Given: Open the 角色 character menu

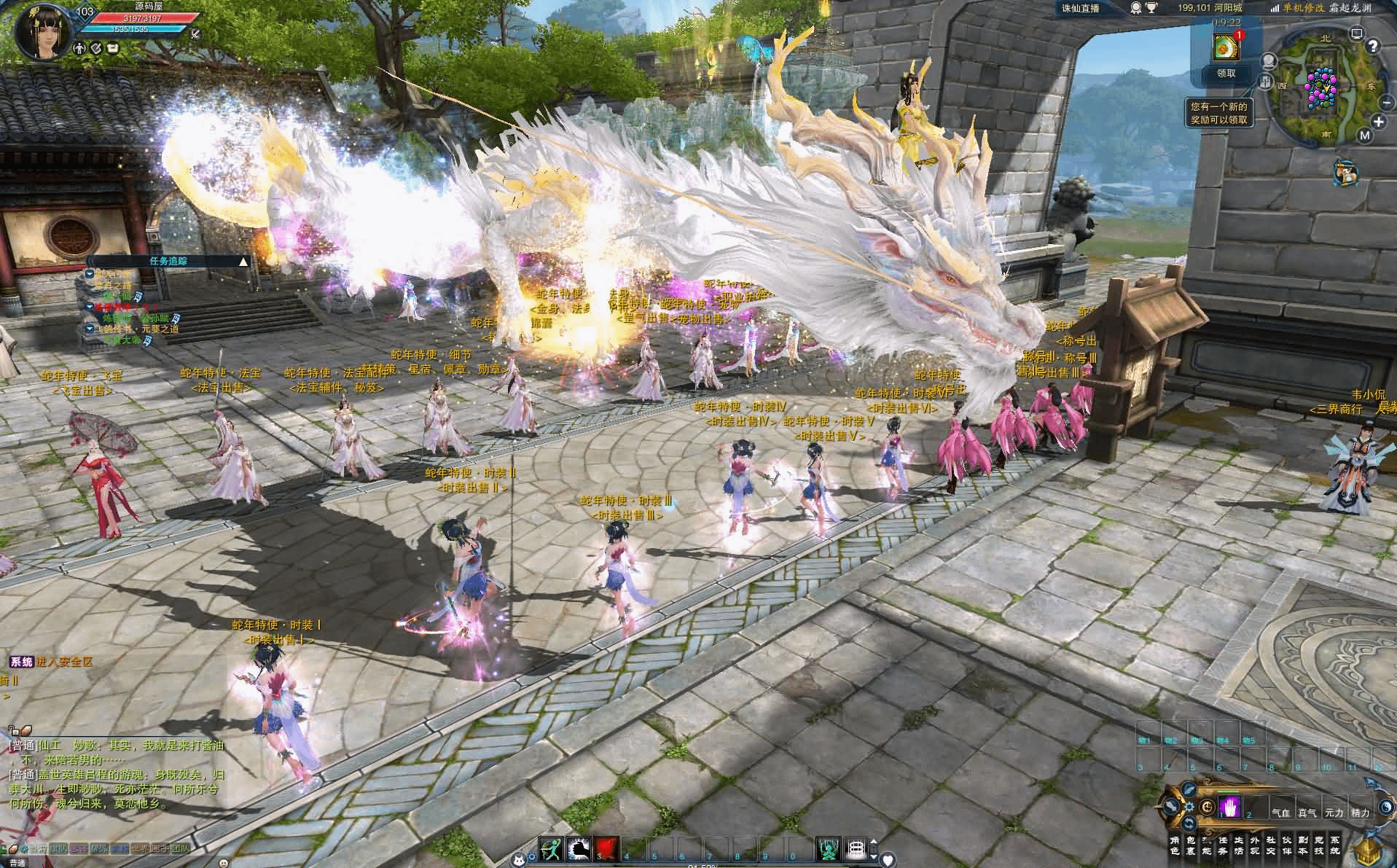Looking at the screenshot, I should 1174,845.
